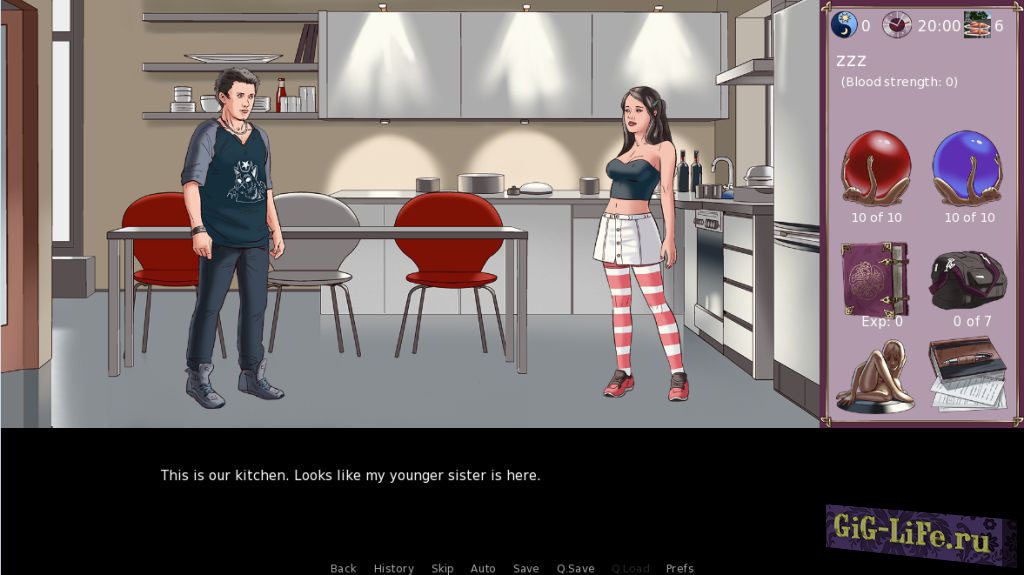1024x575 pixels.
Task: Click the red crystal orb icon
Action: click(x=876, y=168)
